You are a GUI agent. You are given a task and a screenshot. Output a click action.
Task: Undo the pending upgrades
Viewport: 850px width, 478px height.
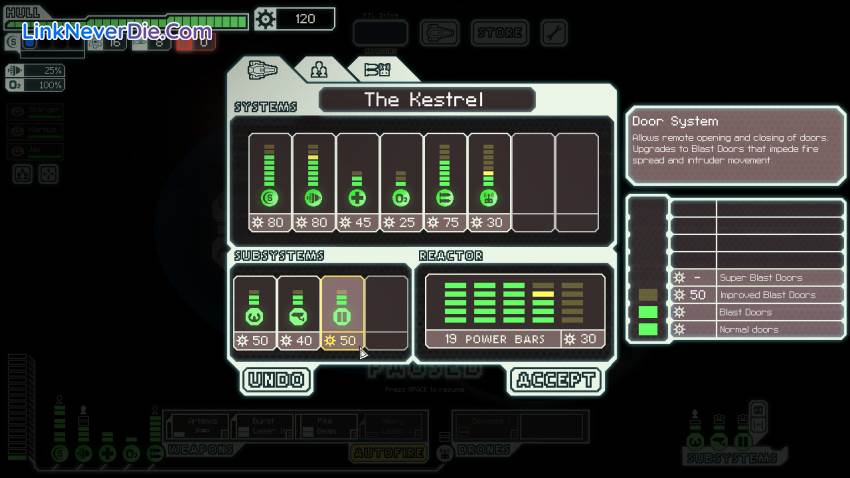tap(275, 380)
